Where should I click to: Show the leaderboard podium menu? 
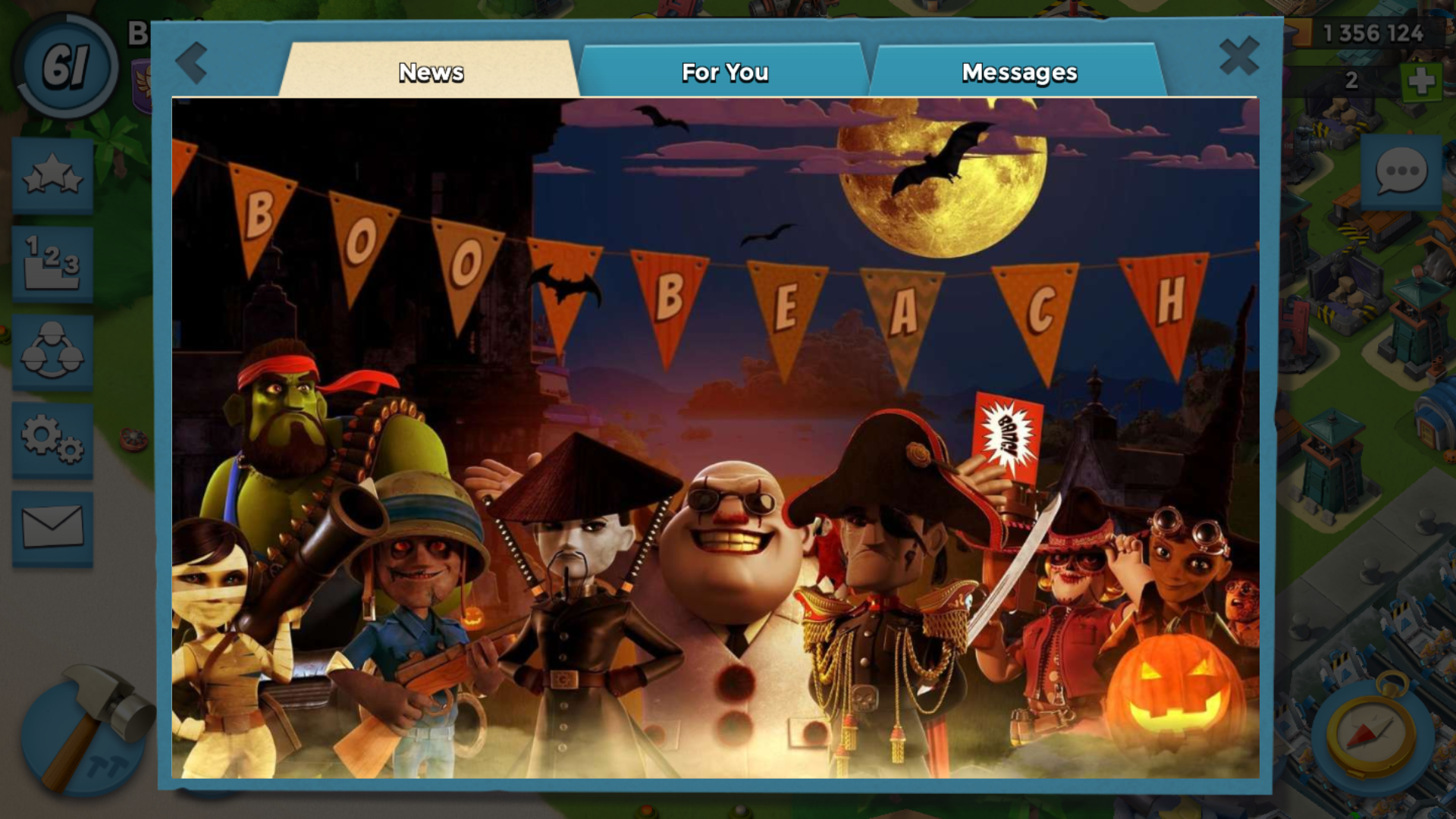tap(52, 264)
